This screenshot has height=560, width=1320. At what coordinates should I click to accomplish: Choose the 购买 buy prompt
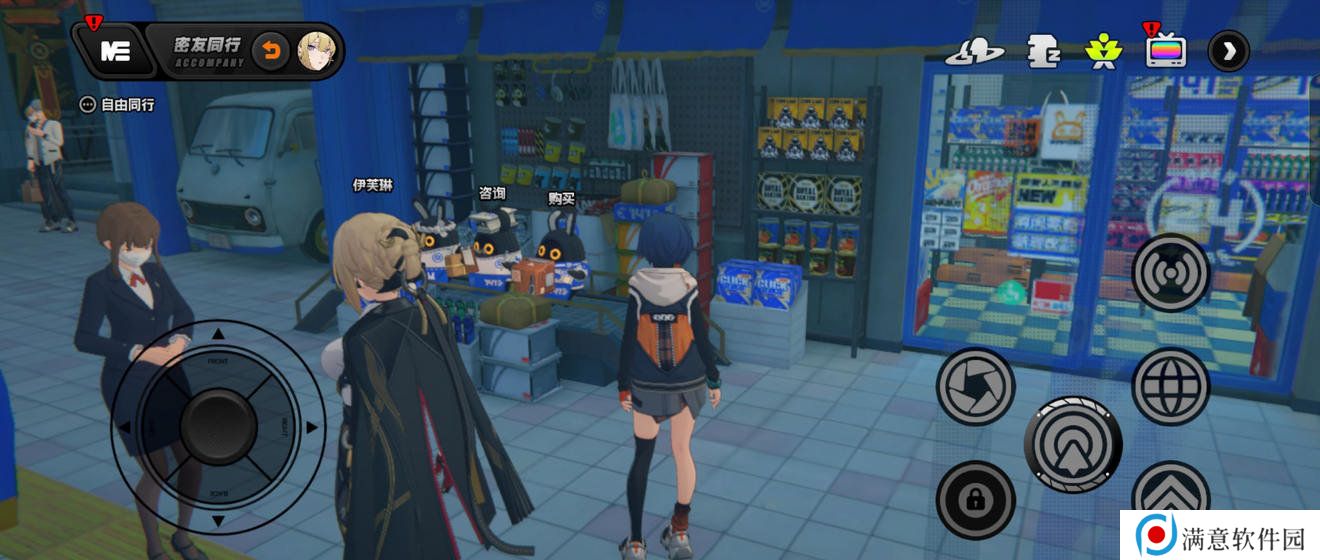tap(561, 198)
